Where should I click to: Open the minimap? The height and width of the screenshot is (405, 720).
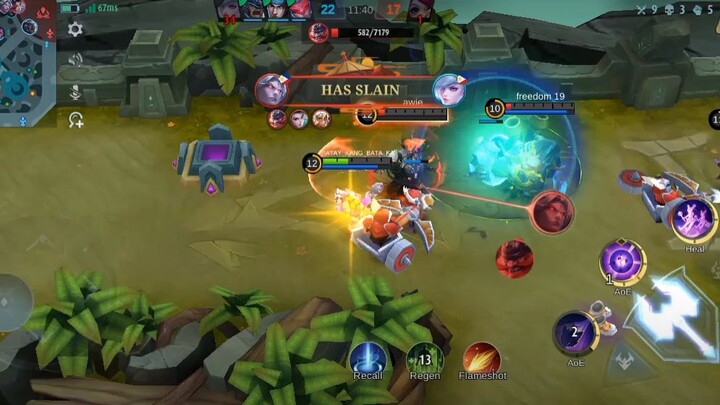[25, 62]
